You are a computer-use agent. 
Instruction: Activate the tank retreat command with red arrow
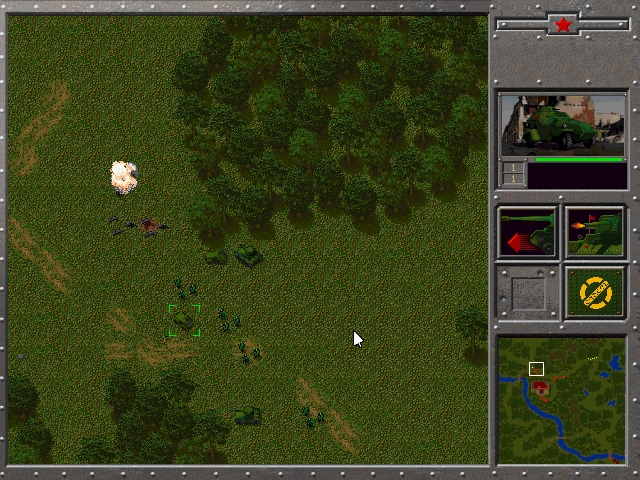pyautogui.click(x=528, y=233)
